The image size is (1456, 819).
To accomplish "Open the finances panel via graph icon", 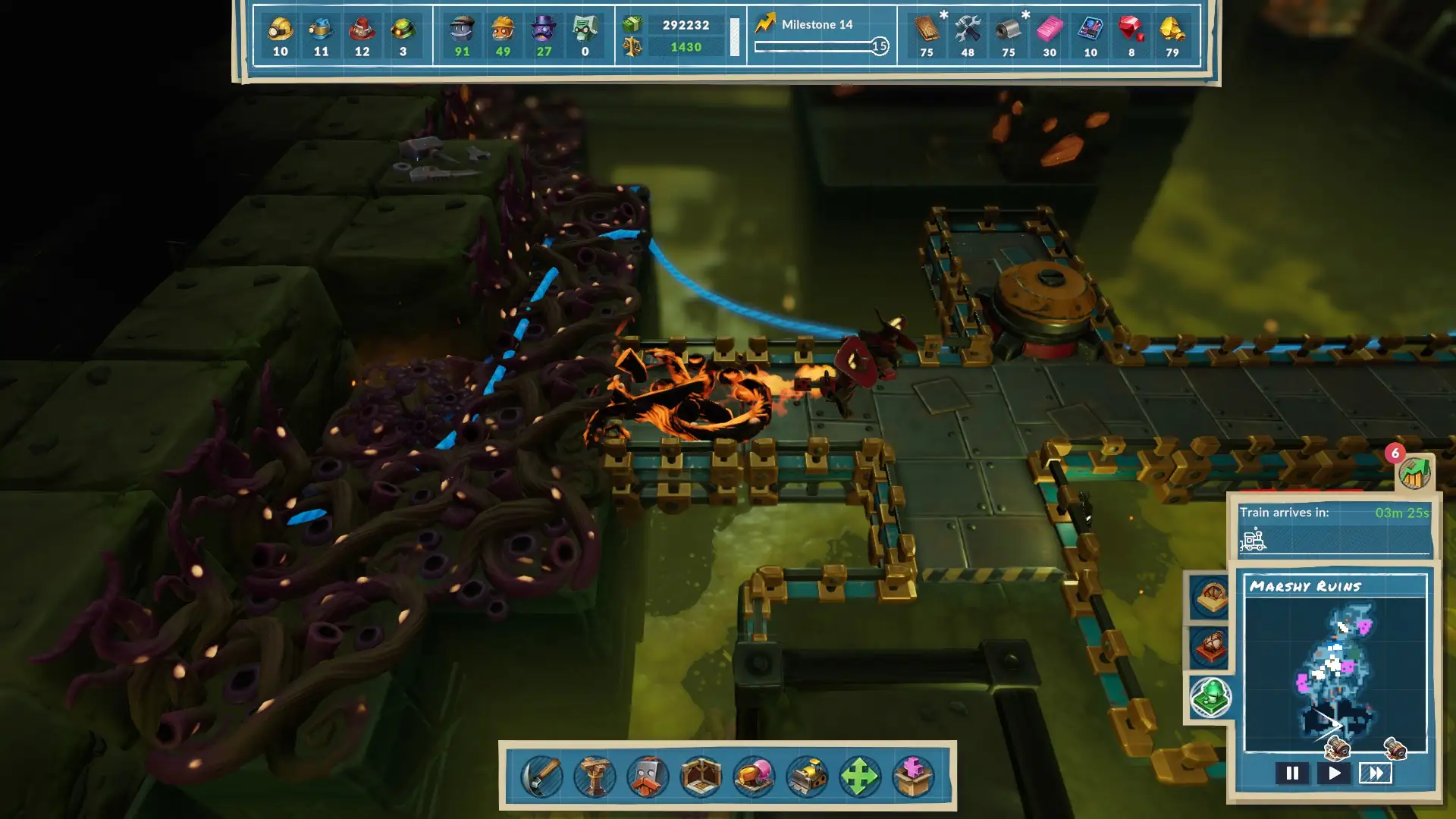I will [1415, 474].
